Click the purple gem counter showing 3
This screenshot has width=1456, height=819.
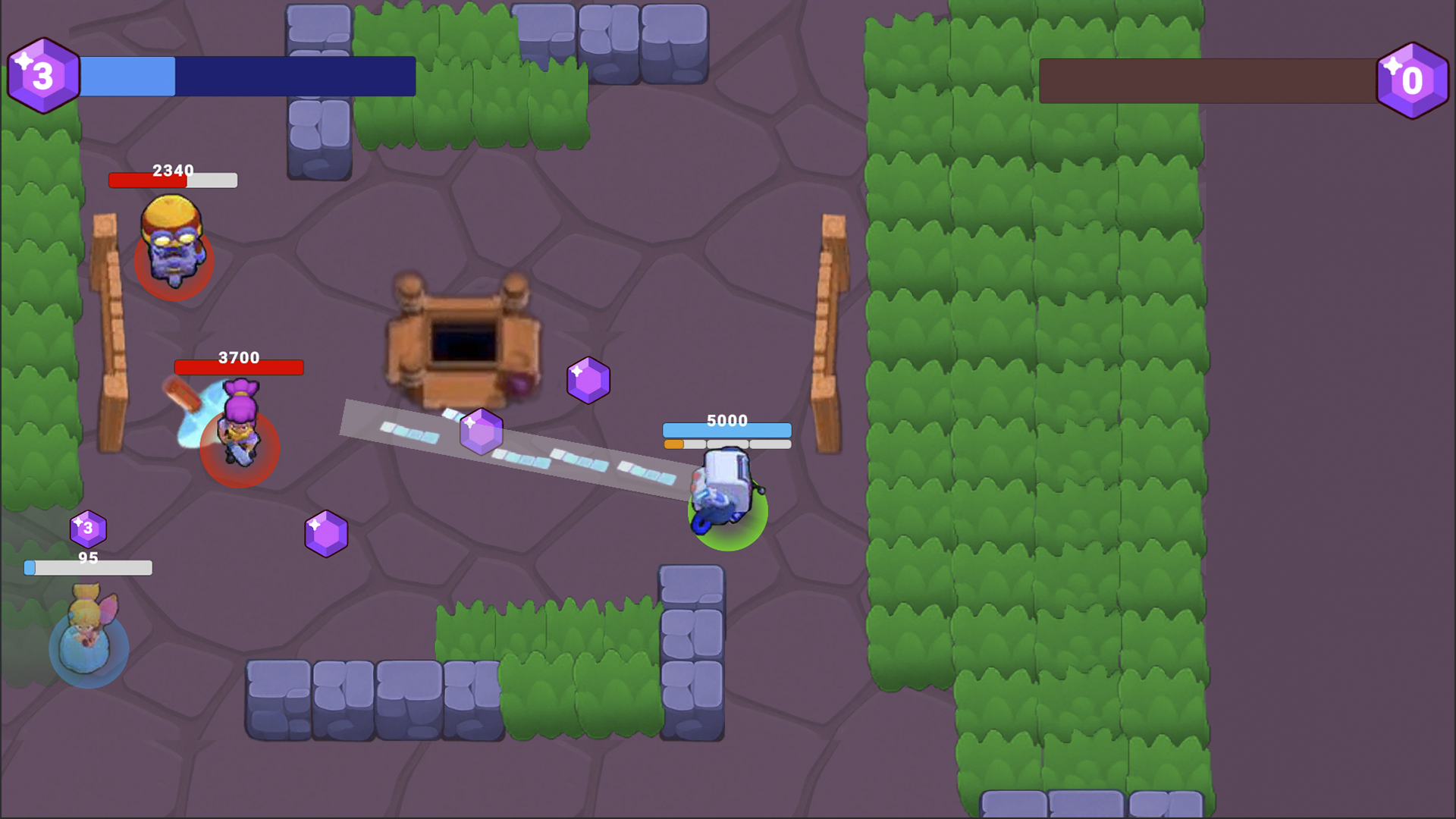pyautogui.click(x=43, y=74)
